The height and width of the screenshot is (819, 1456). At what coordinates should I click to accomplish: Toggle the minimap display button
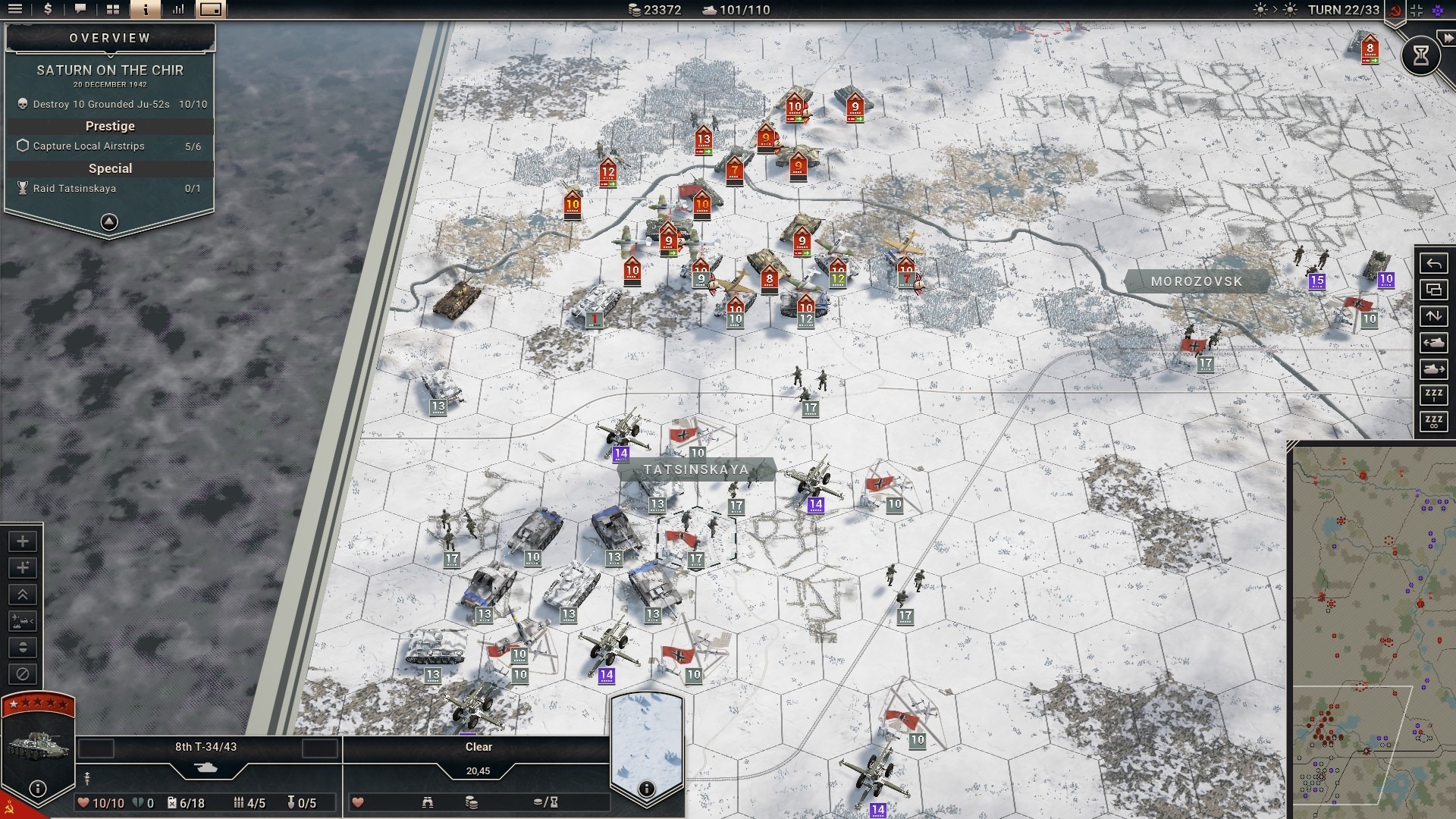pos(211,10)
